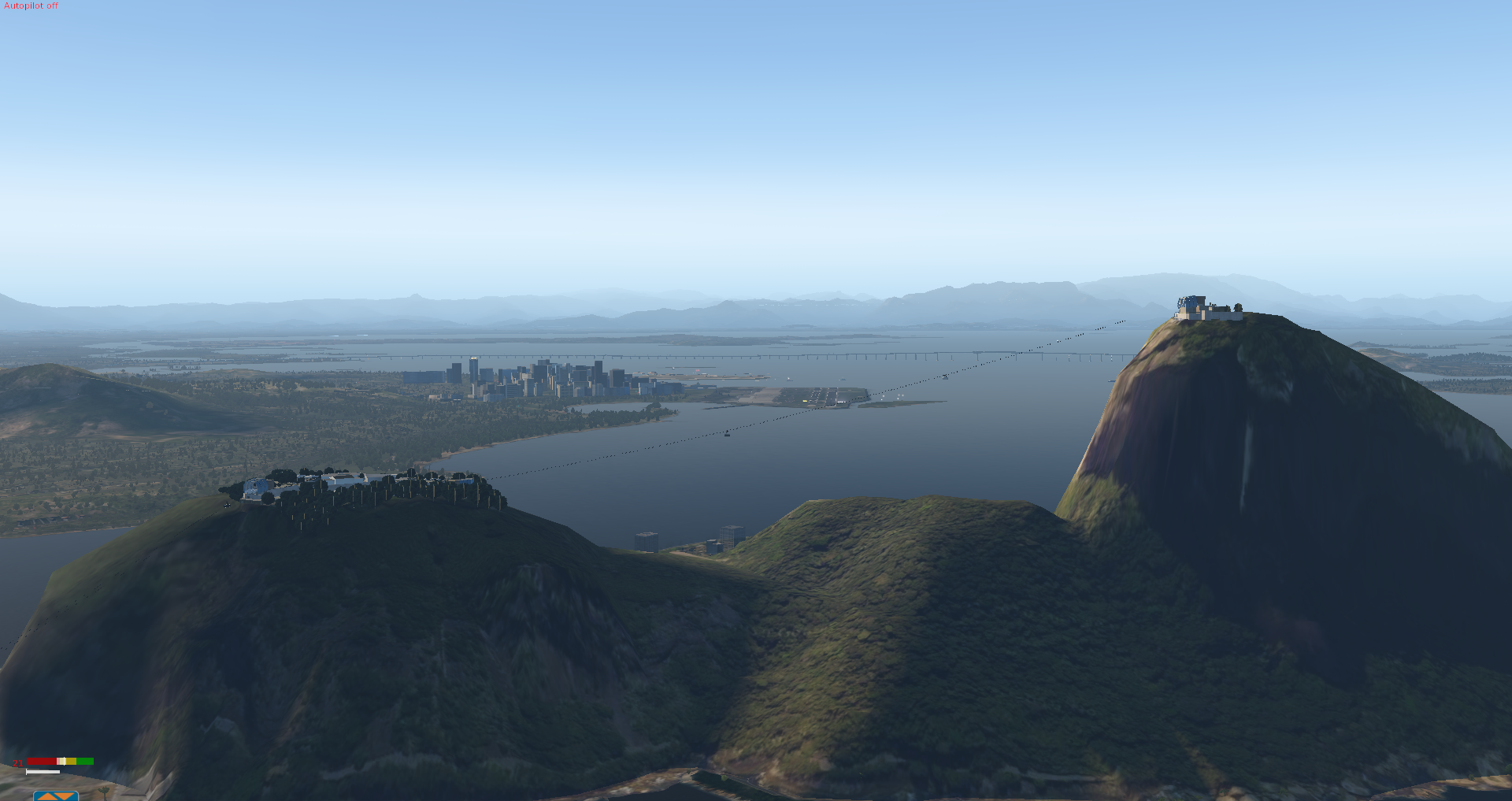Image resolution: width=1512 pixels, height=801 pixels.
Task: Click the blue icon with orange triangles
Action: (x=56, y=795)
